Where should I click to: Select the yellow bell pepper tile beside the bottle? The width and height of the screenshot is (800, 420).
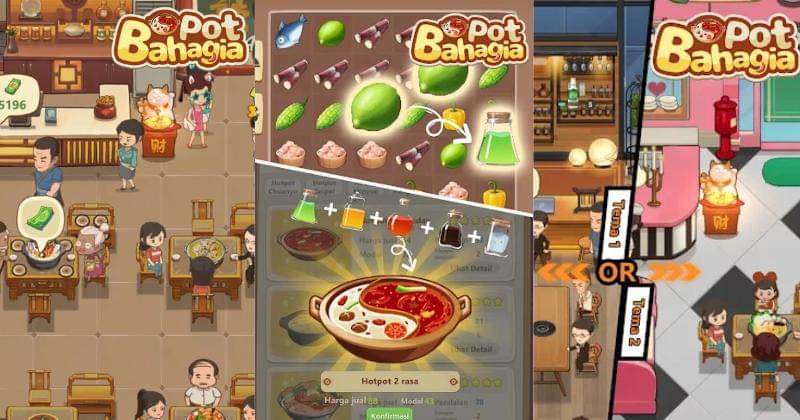(x=454, y=120)
